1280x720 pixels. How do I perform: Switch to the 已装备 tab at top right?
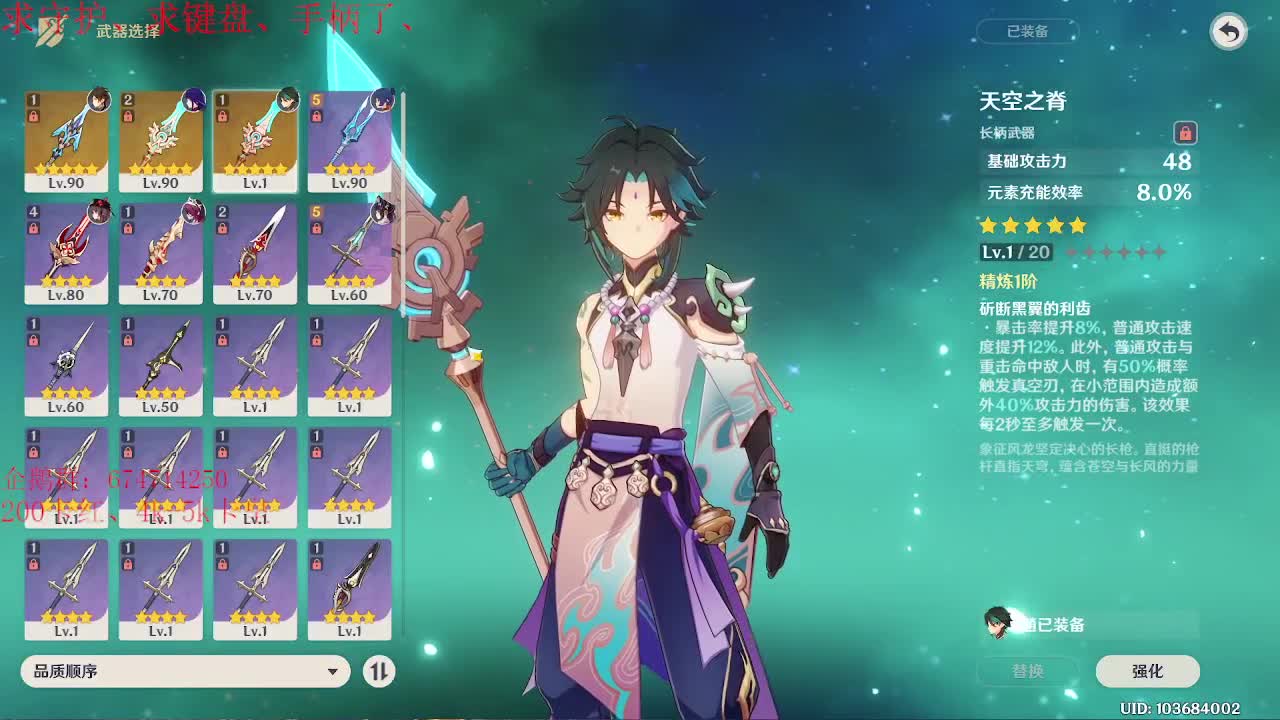(x=1031, y=31)
